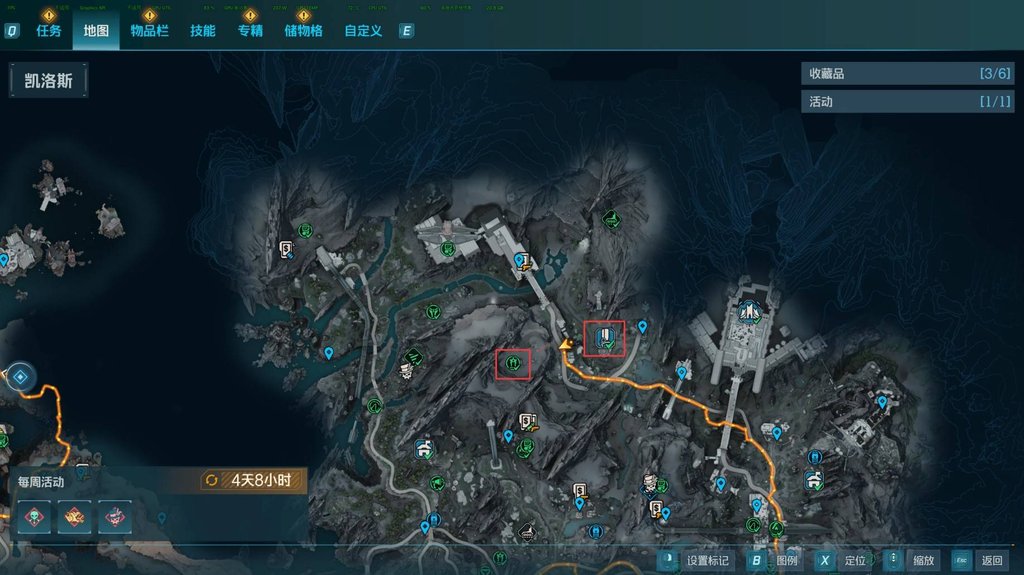Select the green alien skull weekly activity
This screenshot has height=575, width=1024.
point(34,516)
